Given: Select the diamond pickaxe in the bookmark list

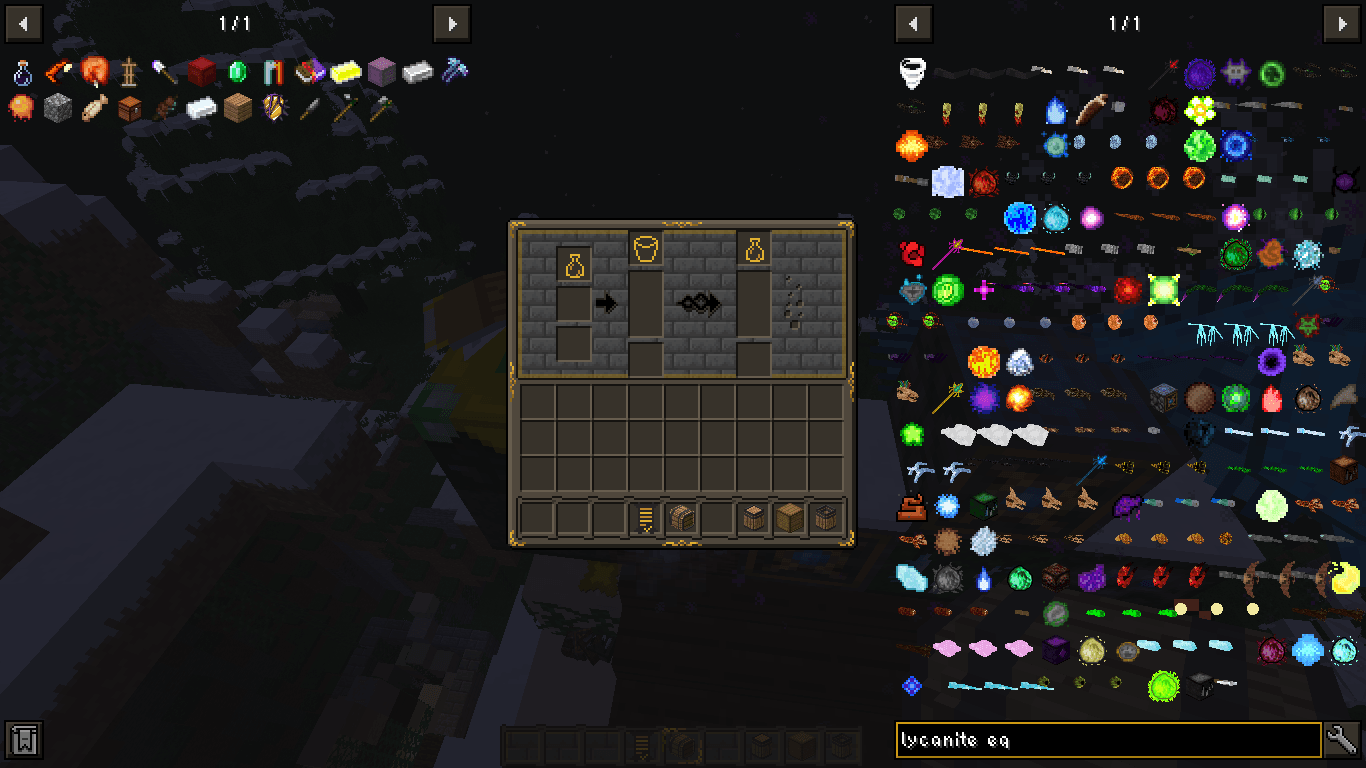Looking at the screenshot, I should [x=456, y=72].
